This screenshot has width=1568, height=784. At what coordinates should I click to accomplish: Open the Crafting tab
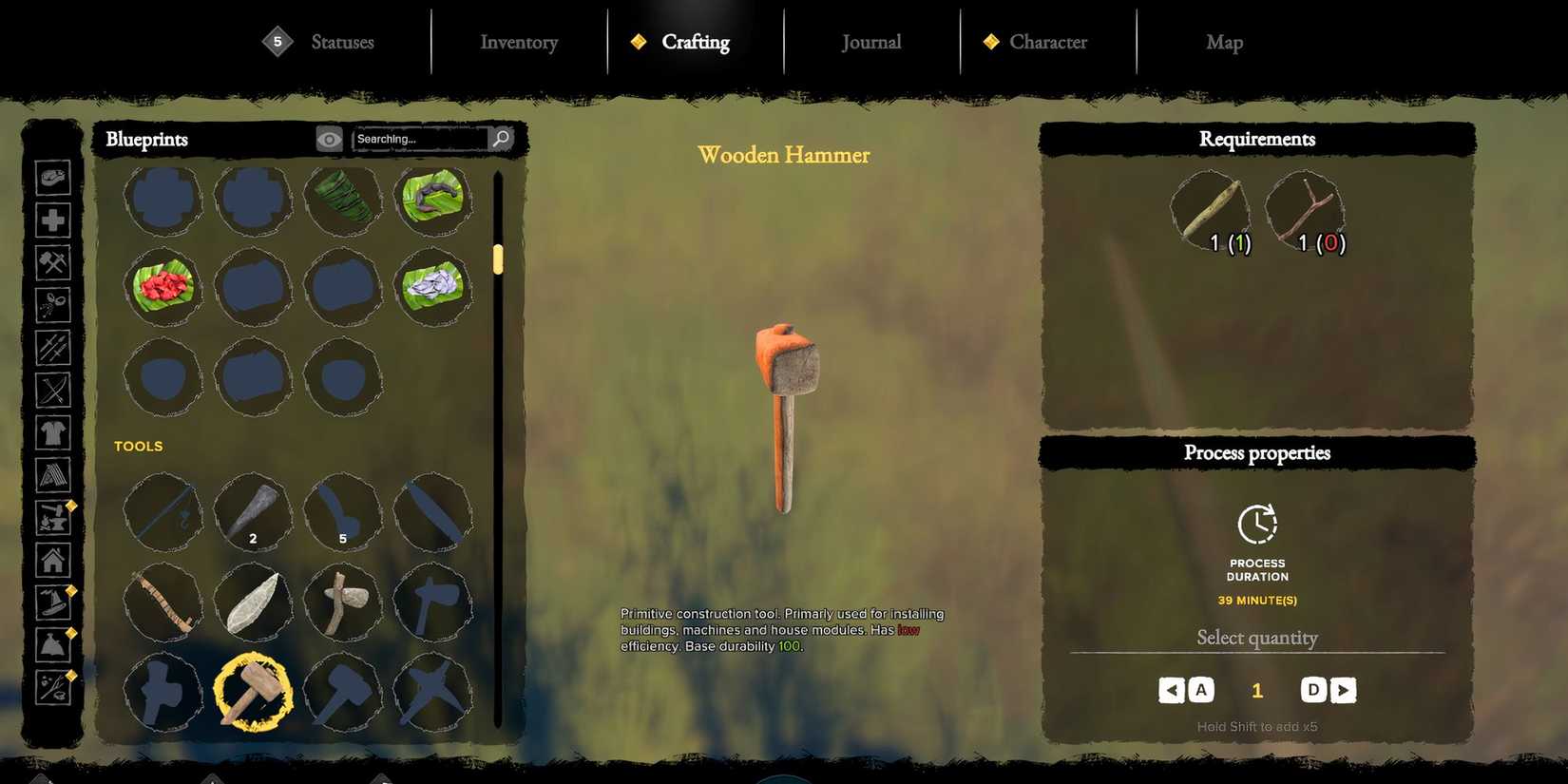696,42
